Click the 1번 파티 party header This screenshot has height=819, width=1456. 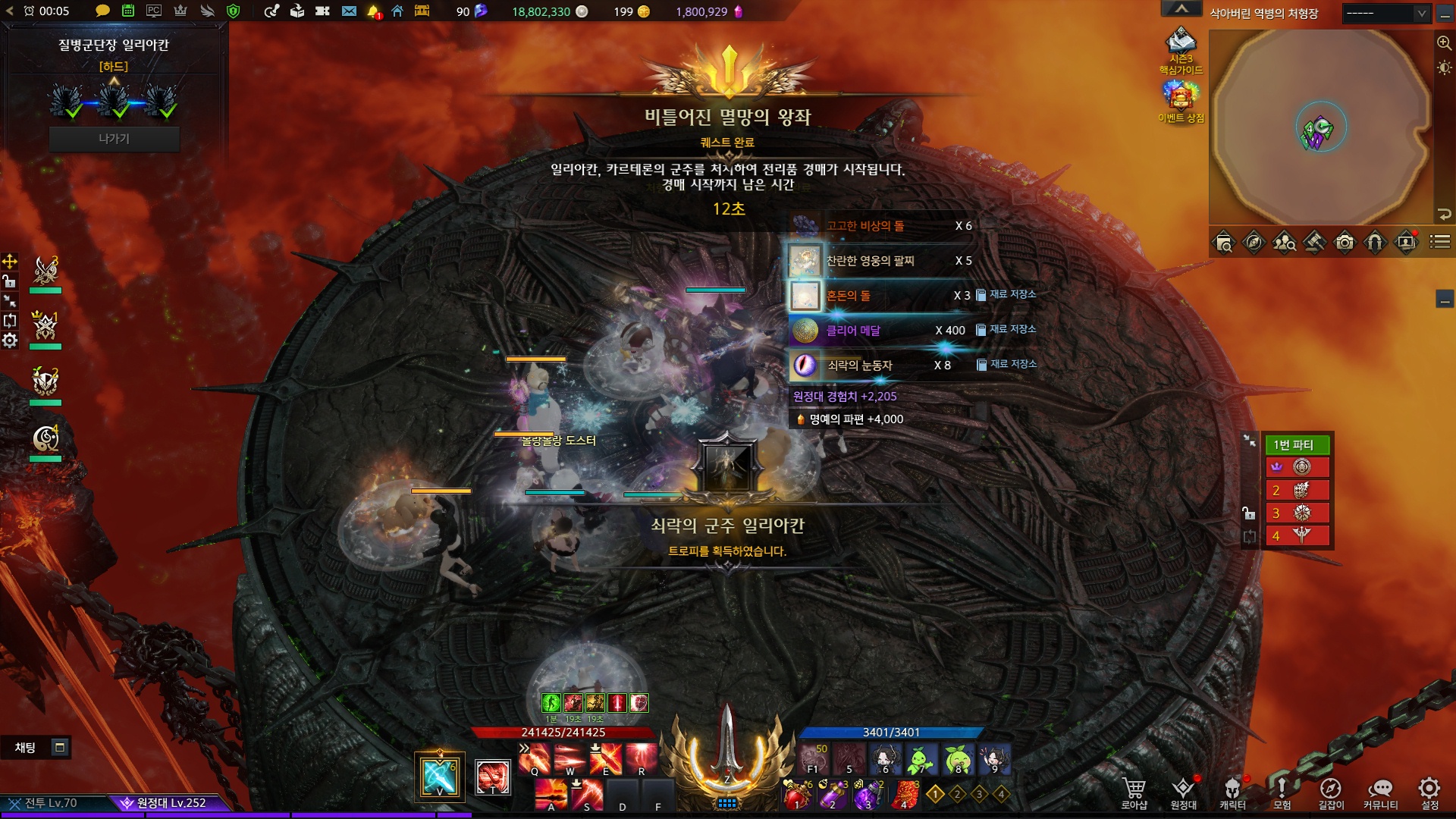tap(1297, 444)
